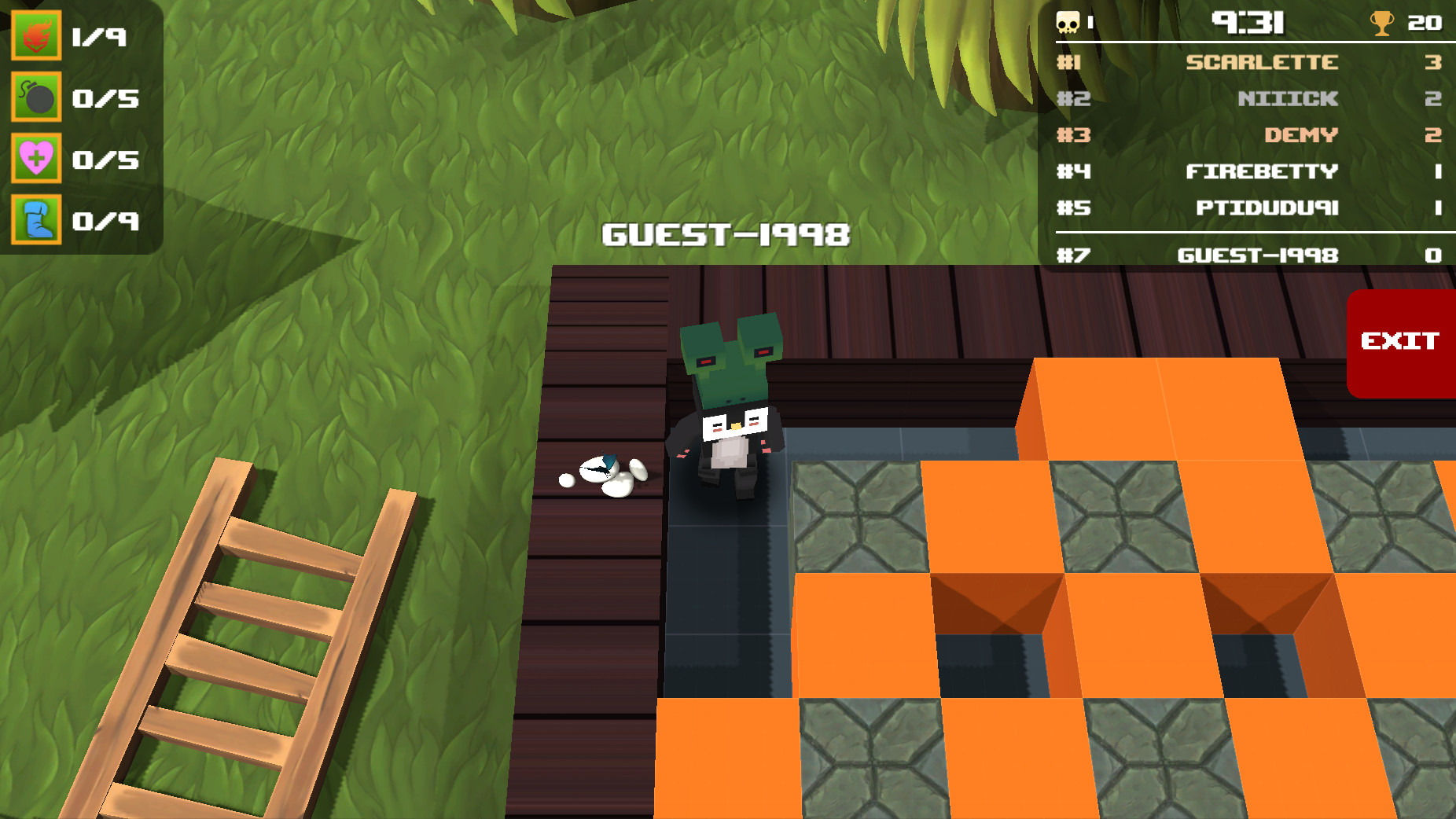
Task: Click the skull kill-count icon
Action: 1066,22
